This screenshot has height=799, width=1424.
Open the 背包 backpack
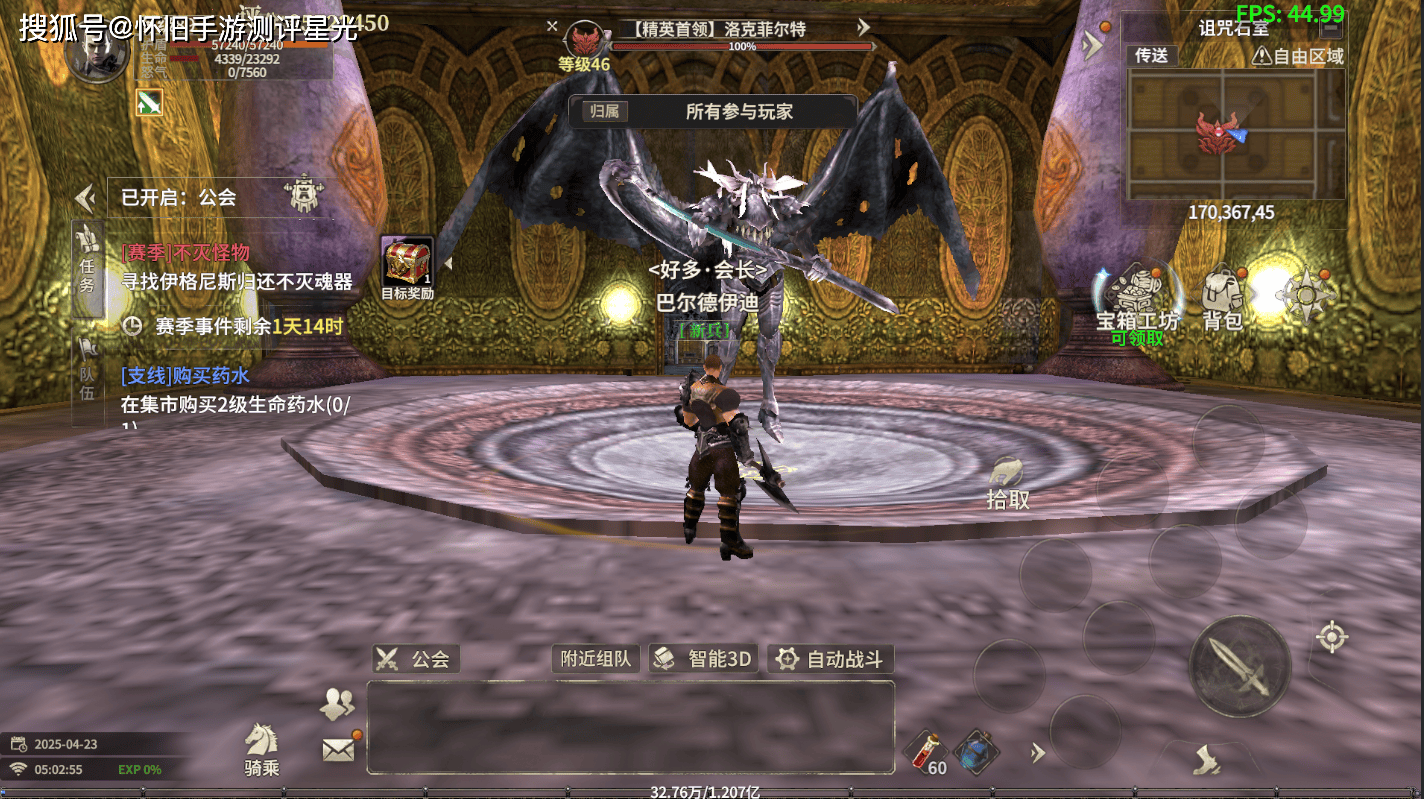click(x=1222, y=299)
